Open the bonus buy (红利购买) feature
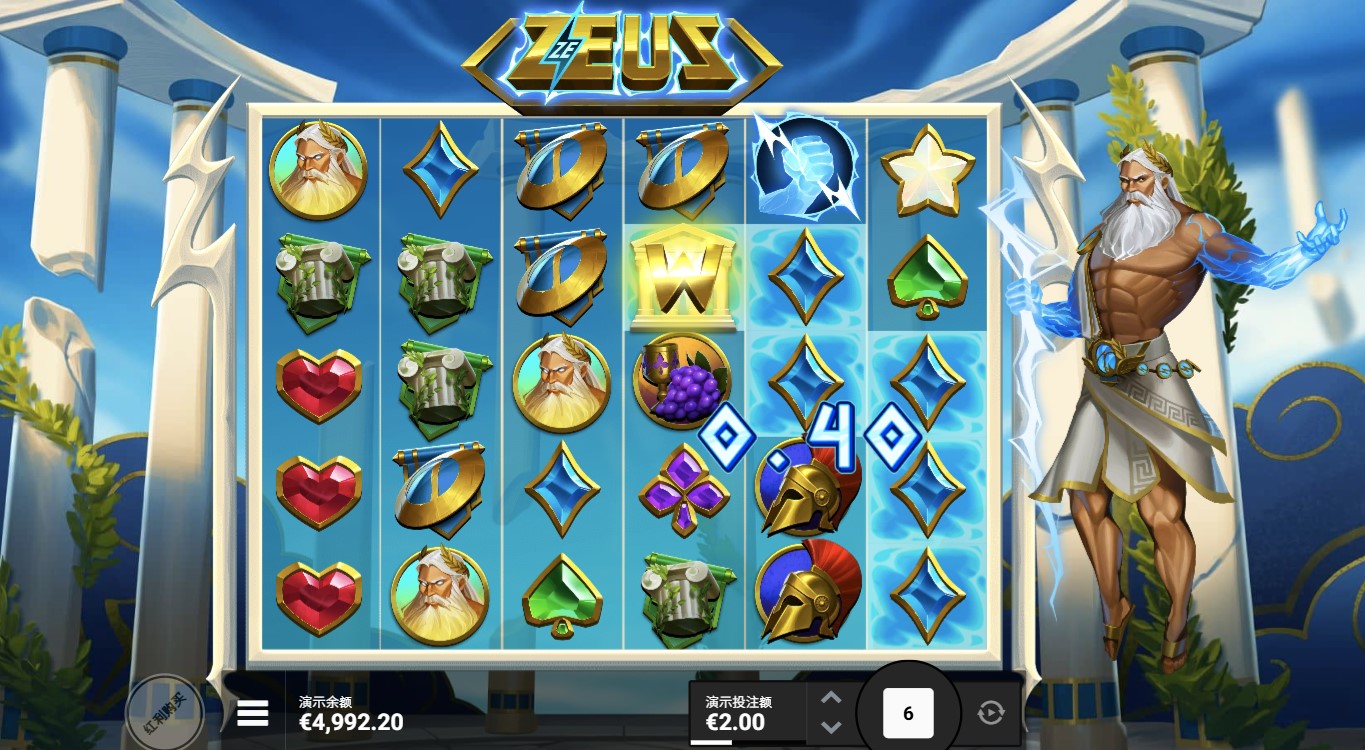This screenshot has width=1365, height=750. coord(164,713)
